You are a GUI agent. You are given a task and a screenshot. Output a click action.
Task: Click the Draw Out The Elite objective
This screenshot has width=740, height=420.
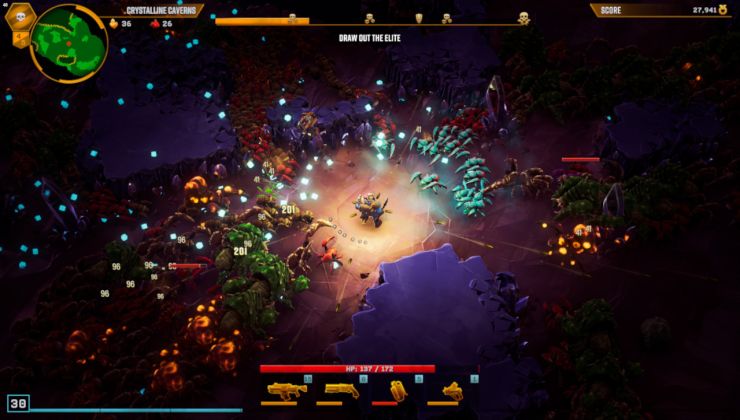click(370, 38)
